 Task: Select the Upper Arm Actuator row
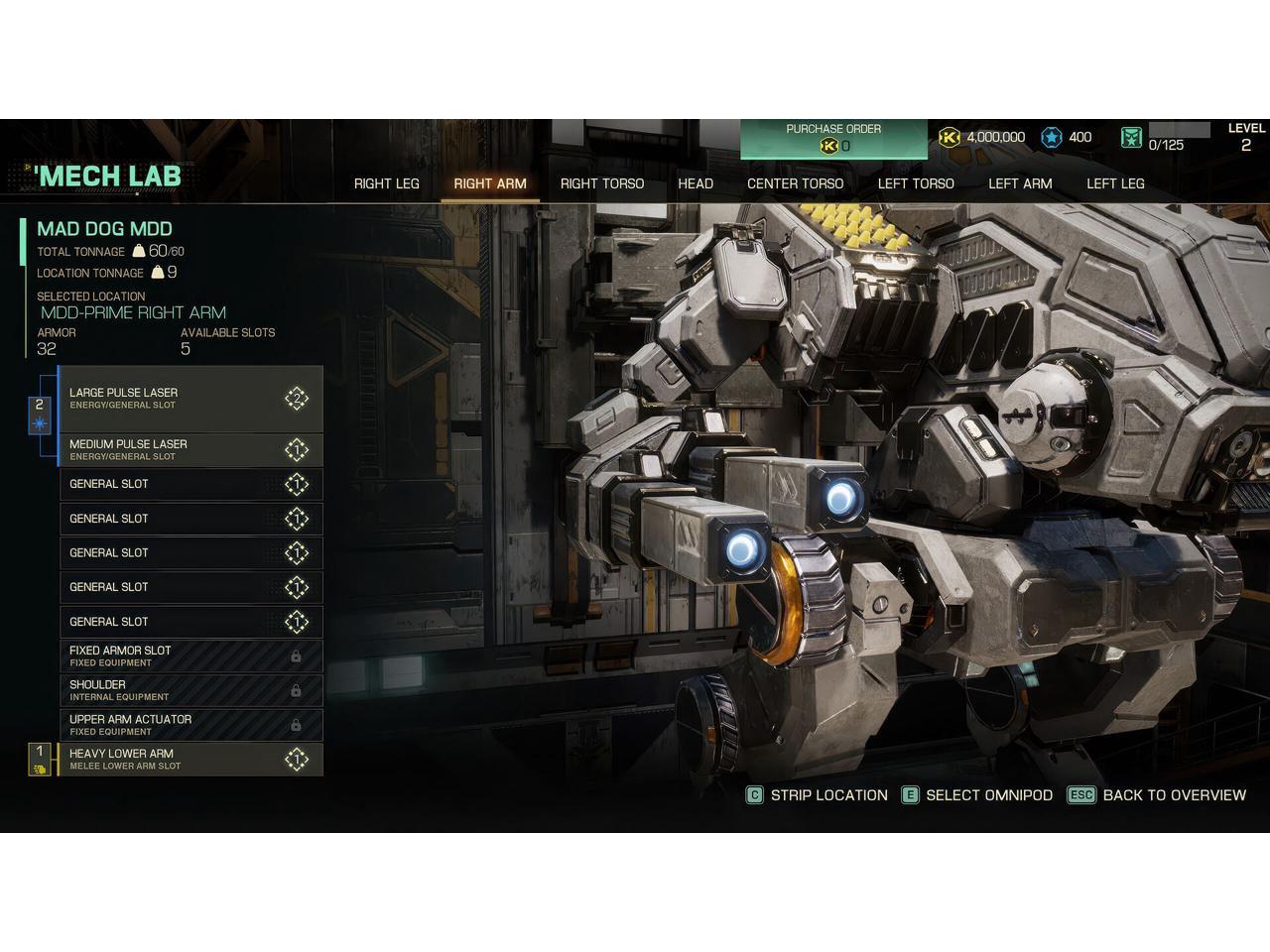(x=190, y=724)
